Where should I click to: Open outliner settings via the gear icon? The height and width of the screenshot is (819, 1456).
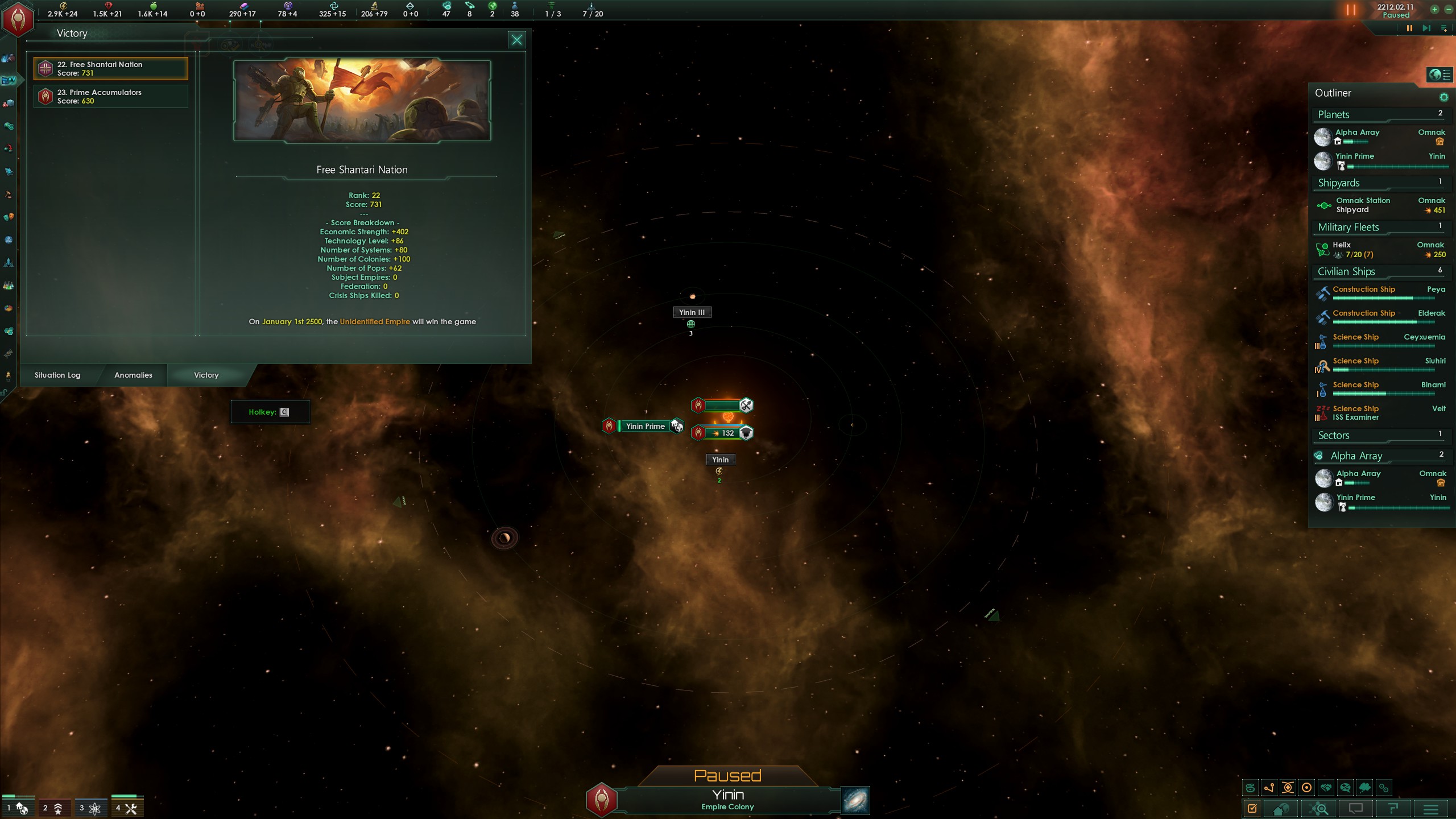coord(1443,97)
